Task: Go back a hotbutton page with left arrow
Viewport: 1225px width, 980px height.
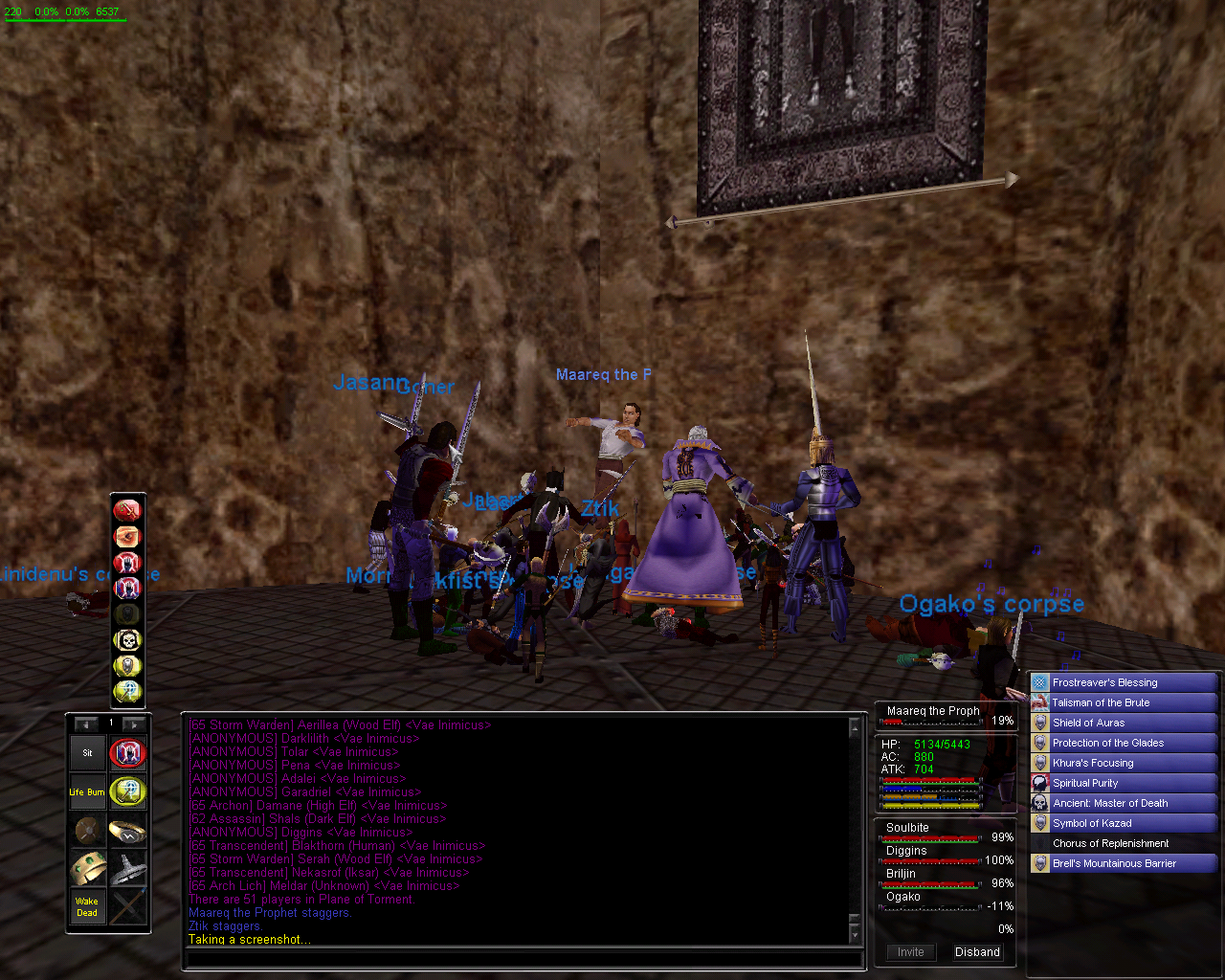Action: pyautogui.click(x=85, y=724)
